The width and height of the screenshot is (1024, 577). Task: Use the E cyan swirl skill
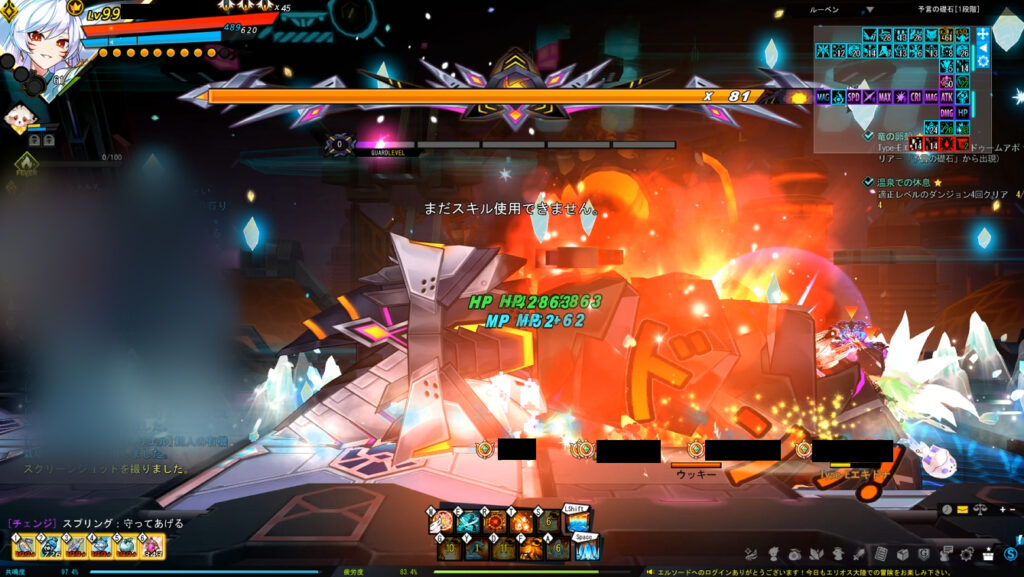468,522
